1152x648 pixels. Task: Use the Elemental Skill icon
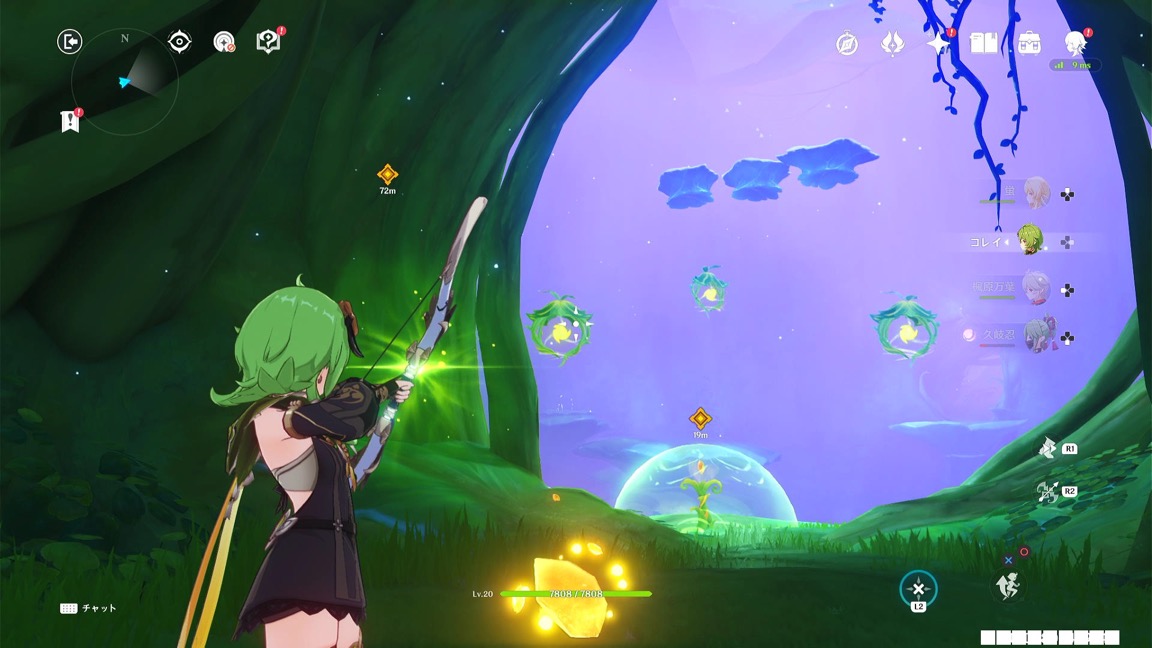1048,449
